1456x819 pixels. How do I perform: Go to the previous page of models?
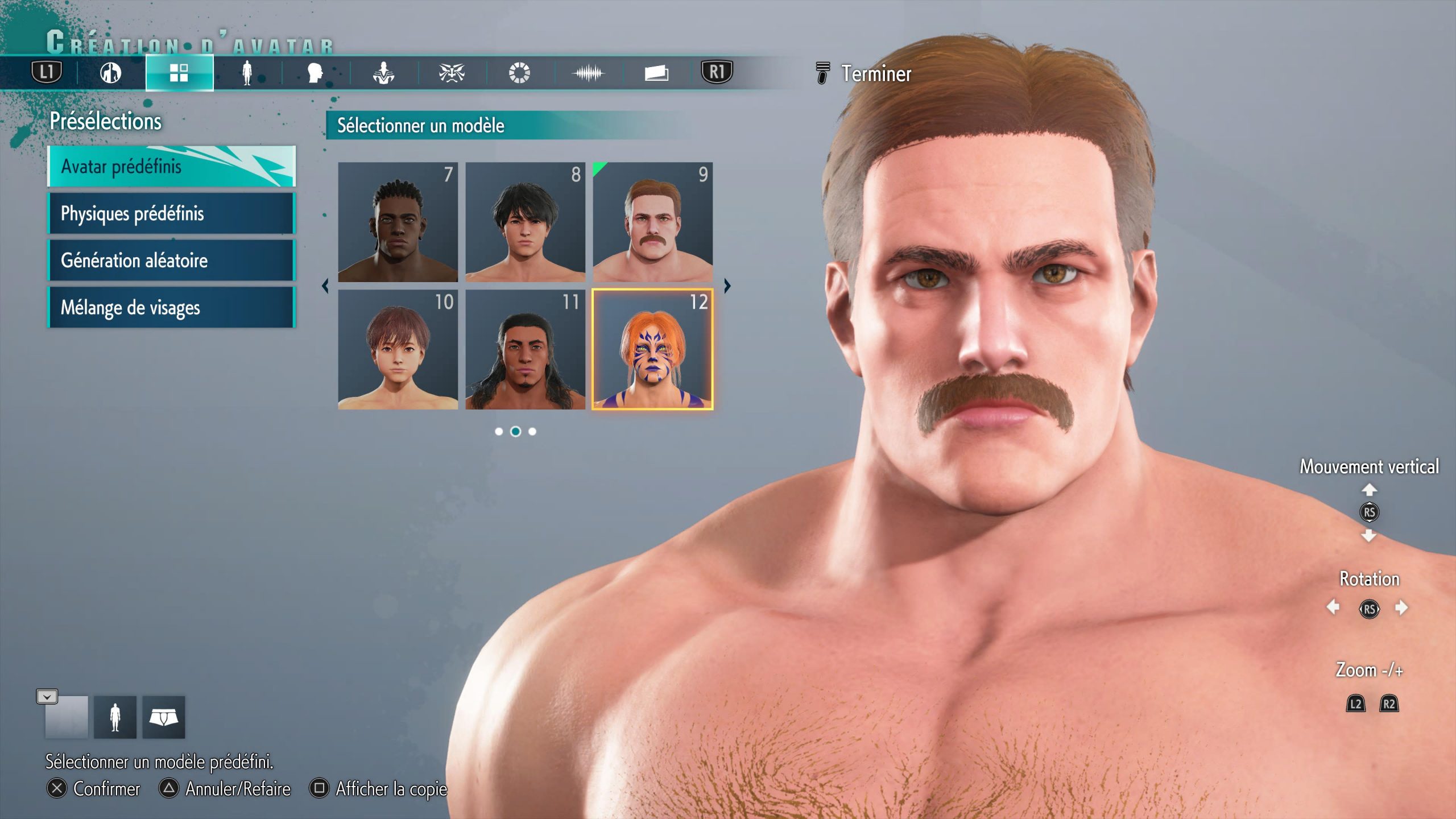[325, 286]
